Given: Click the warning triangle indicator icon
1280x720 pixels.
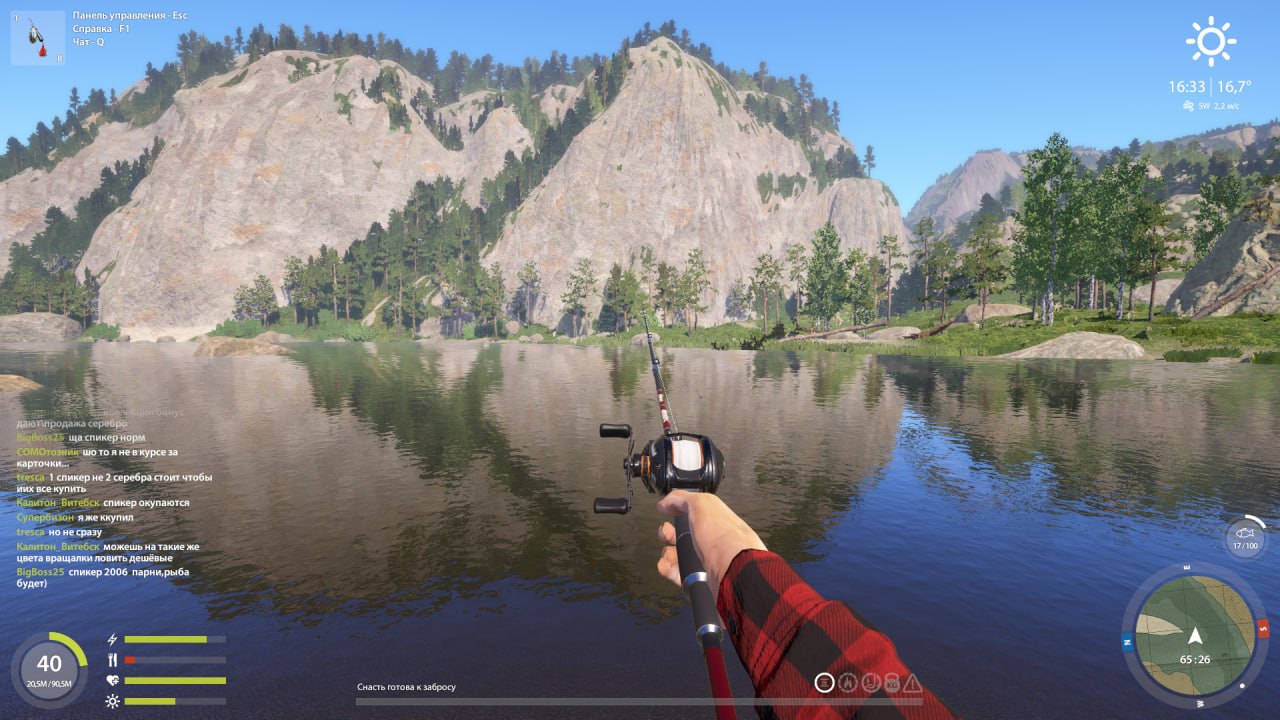Looking at the screenshot, I should point(912,683).
